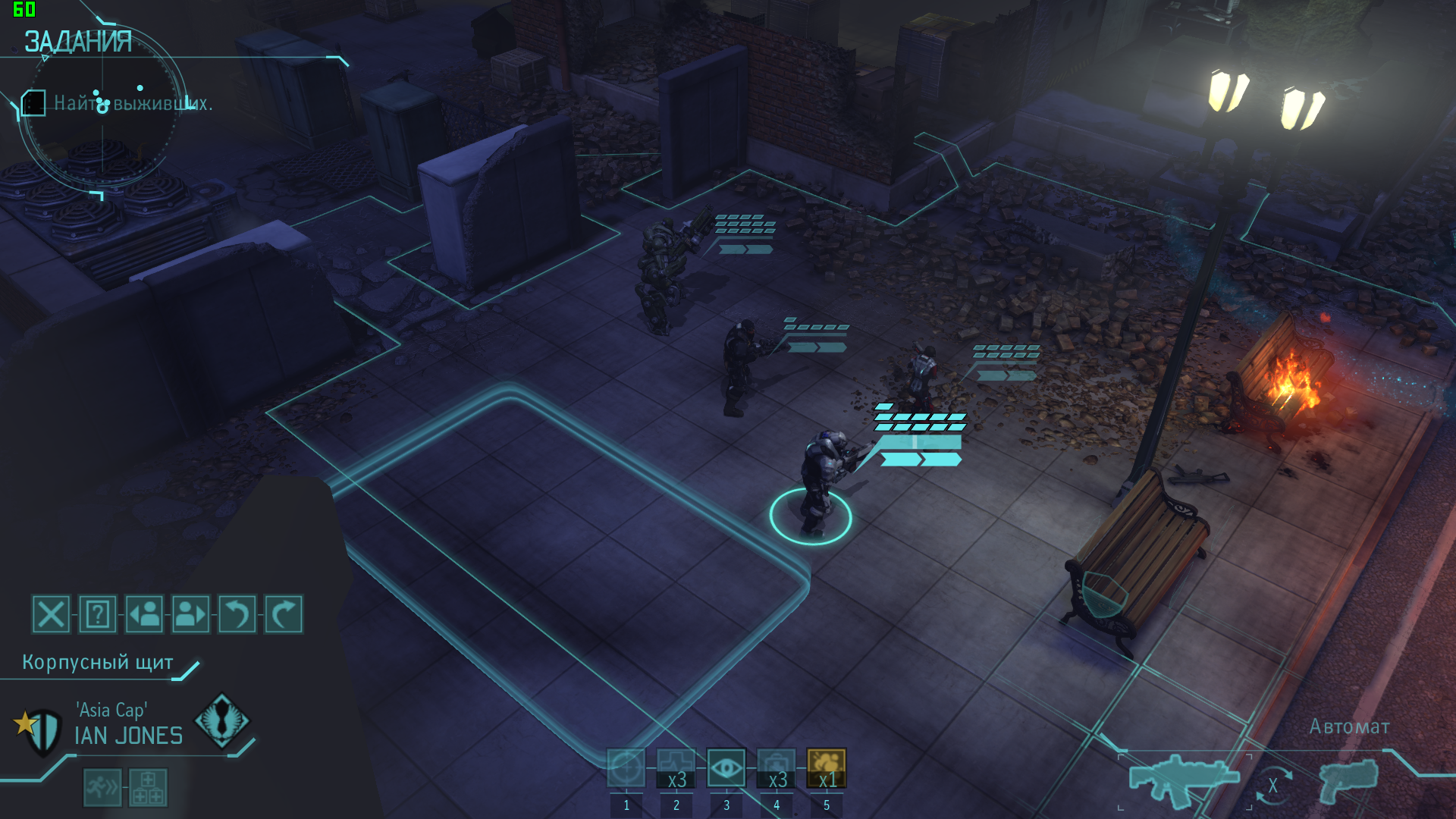Click the winged diamond emblem beside Ian Jones

tap(221, 721)
